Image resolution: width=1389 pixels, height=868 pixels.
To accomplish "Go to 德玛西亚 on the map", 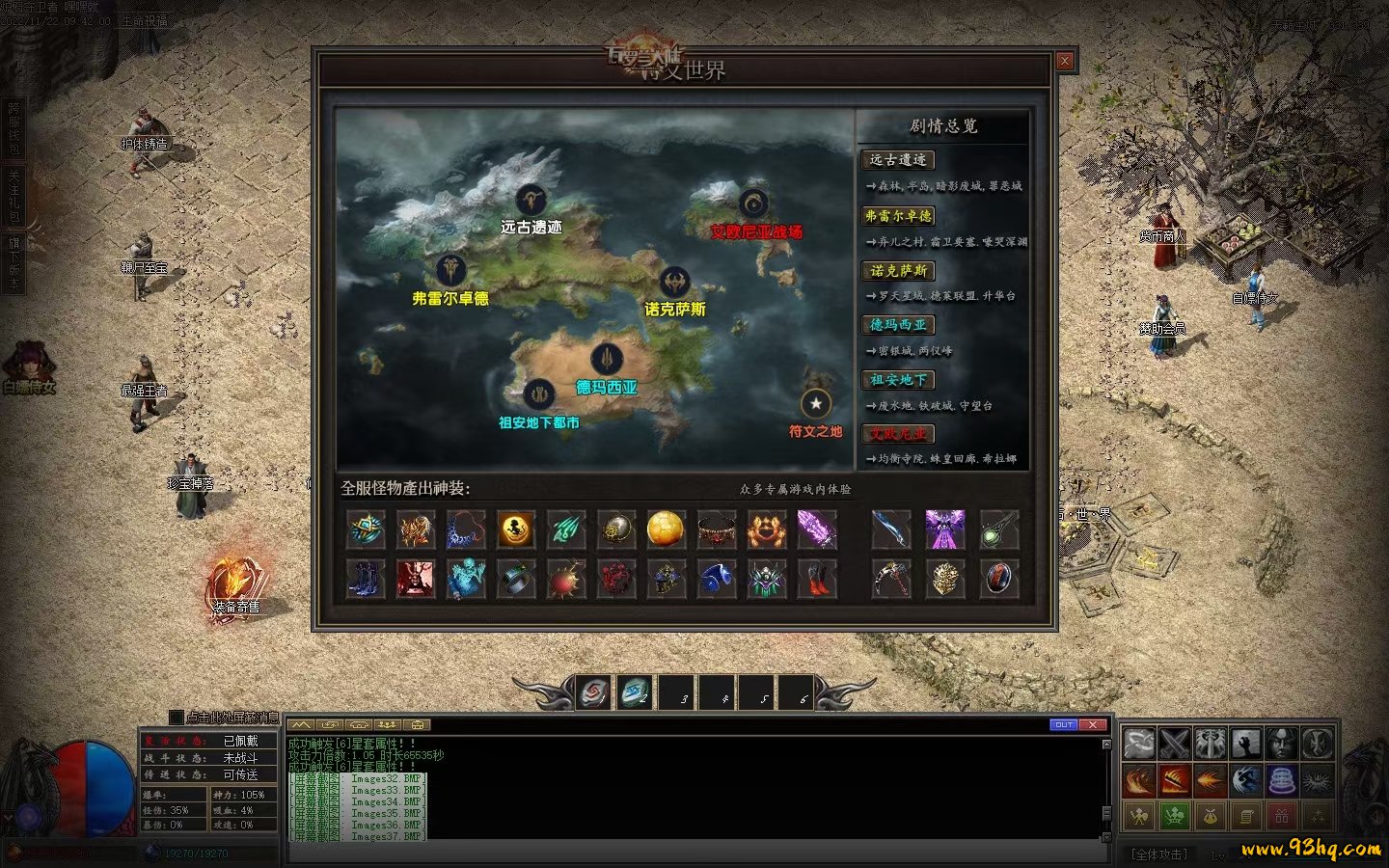I will (606, 360).
